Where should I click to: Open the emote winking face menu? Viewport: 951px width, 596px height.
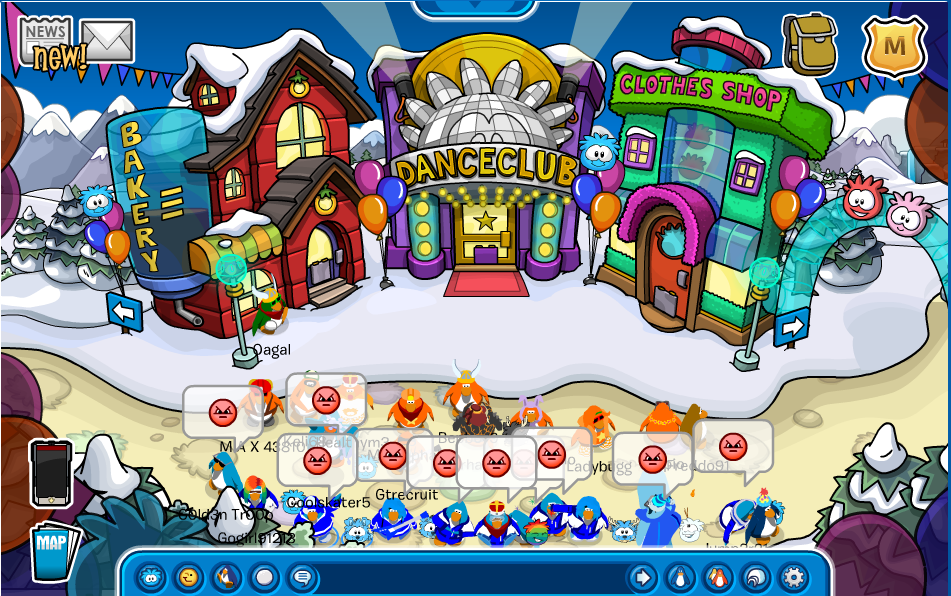coord(187,577)
